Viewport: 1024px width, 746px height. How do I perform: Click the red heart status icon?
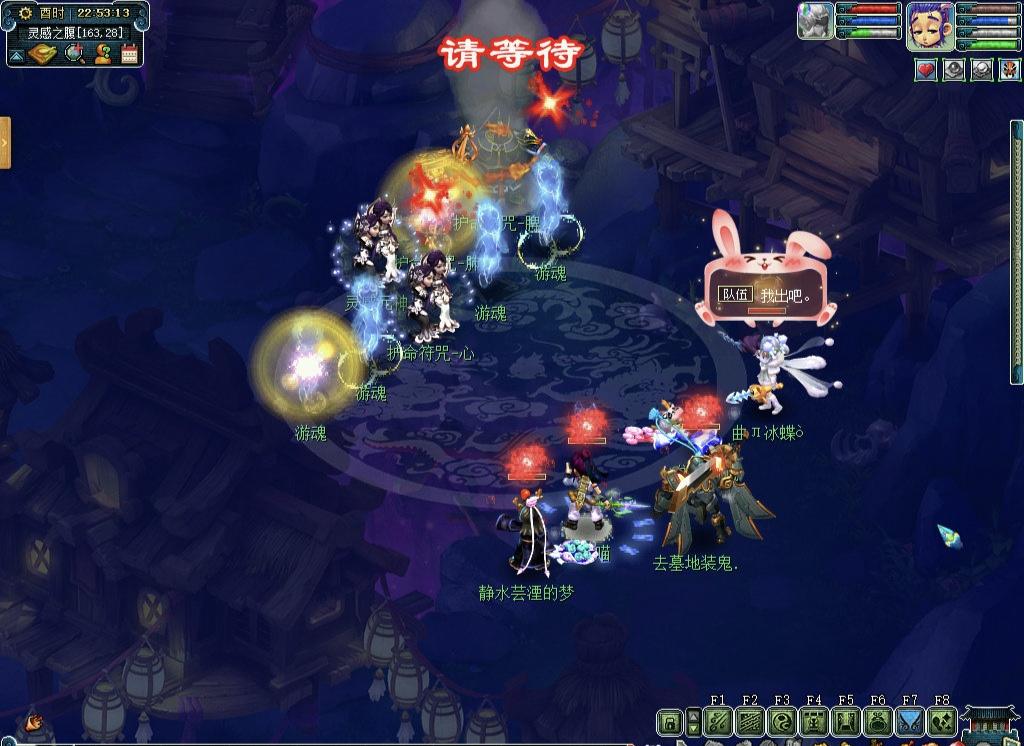(926, 70)
